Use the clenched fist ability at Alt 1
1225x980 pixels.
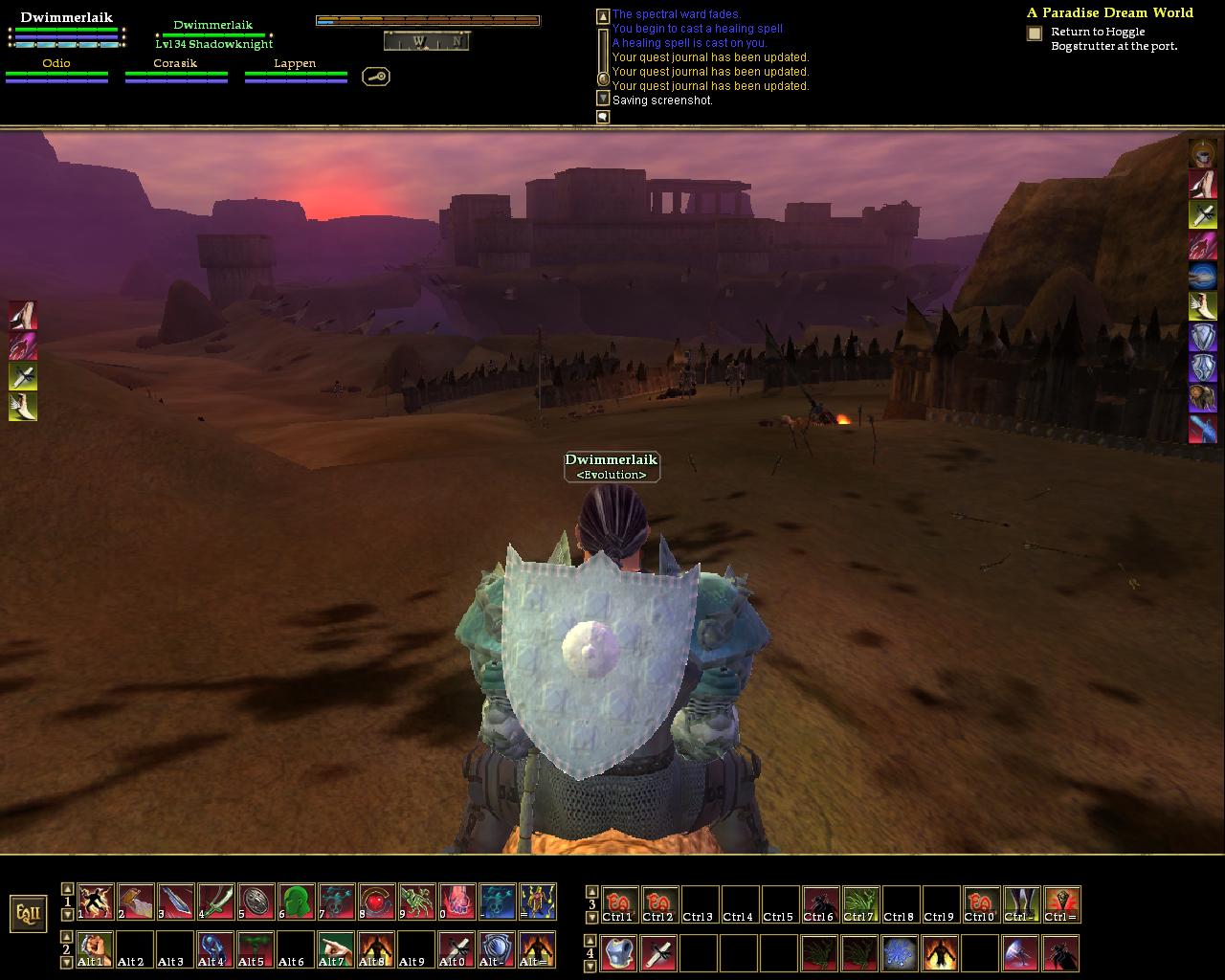click(x=95, y=948)
